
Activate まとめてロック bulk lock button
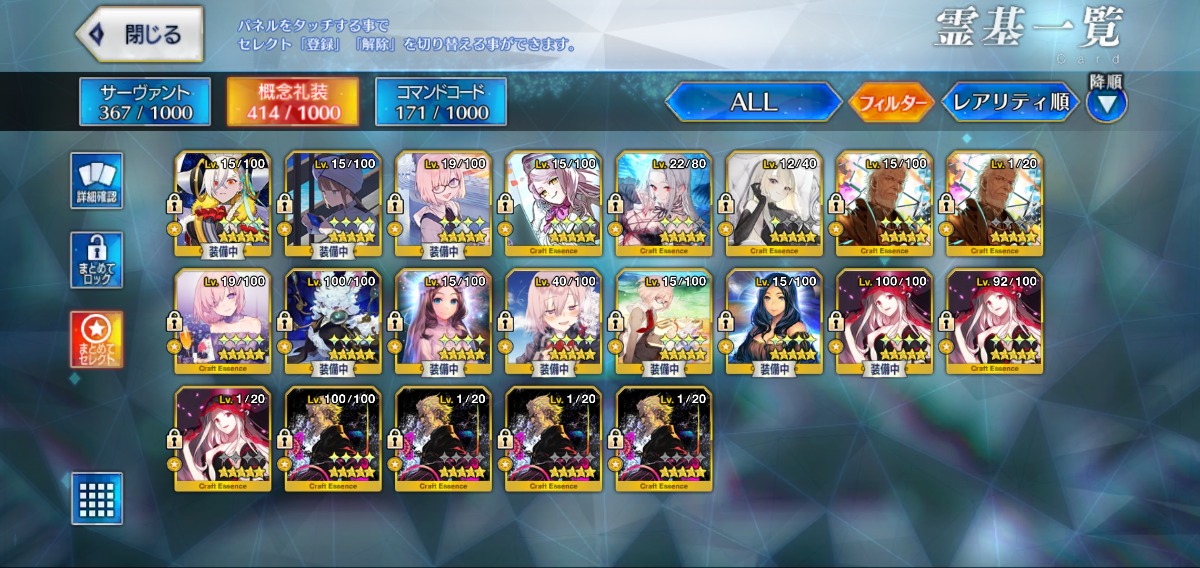pyautogui.click(x=97, y=260)
